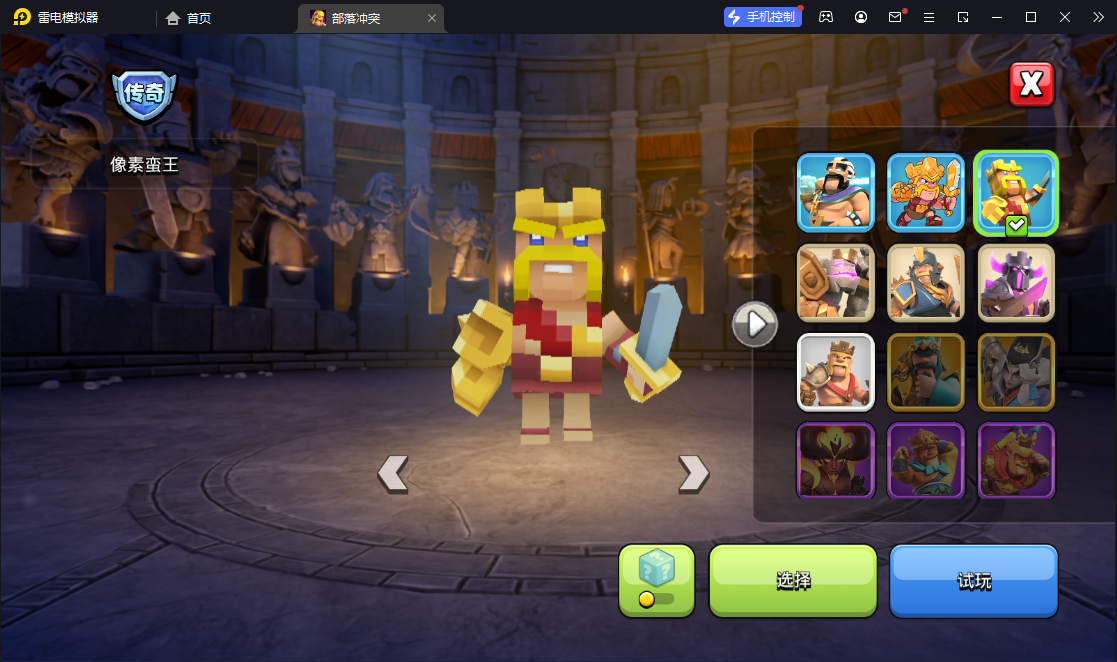The height and width of the screenshot is (662, 1117).
Task: Select the teal-robed bearded king skin
Action: (x=926, y=372)
